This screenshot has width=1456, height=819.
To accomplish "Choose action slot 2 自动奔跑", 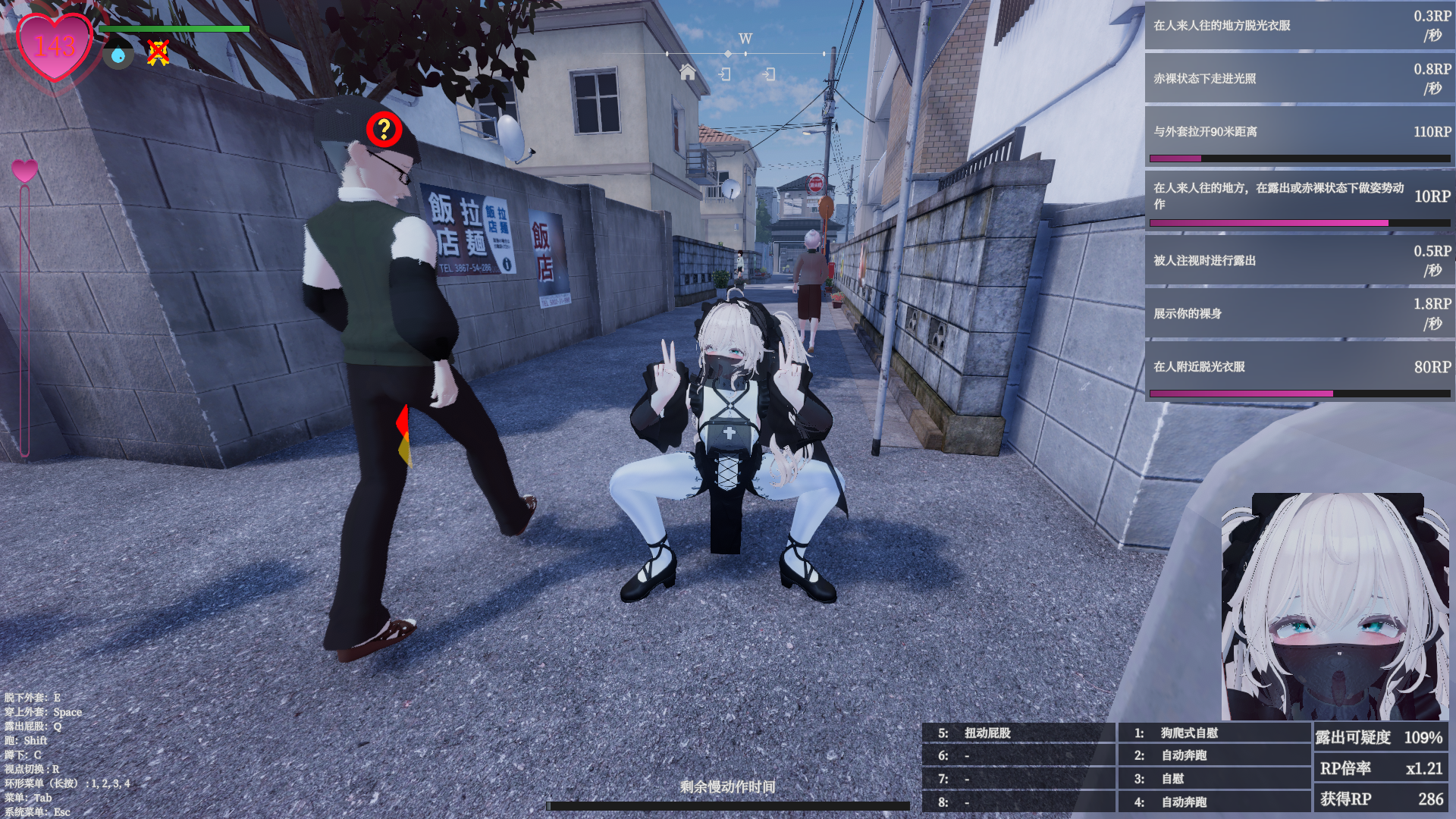I will tap(1213, 755).
